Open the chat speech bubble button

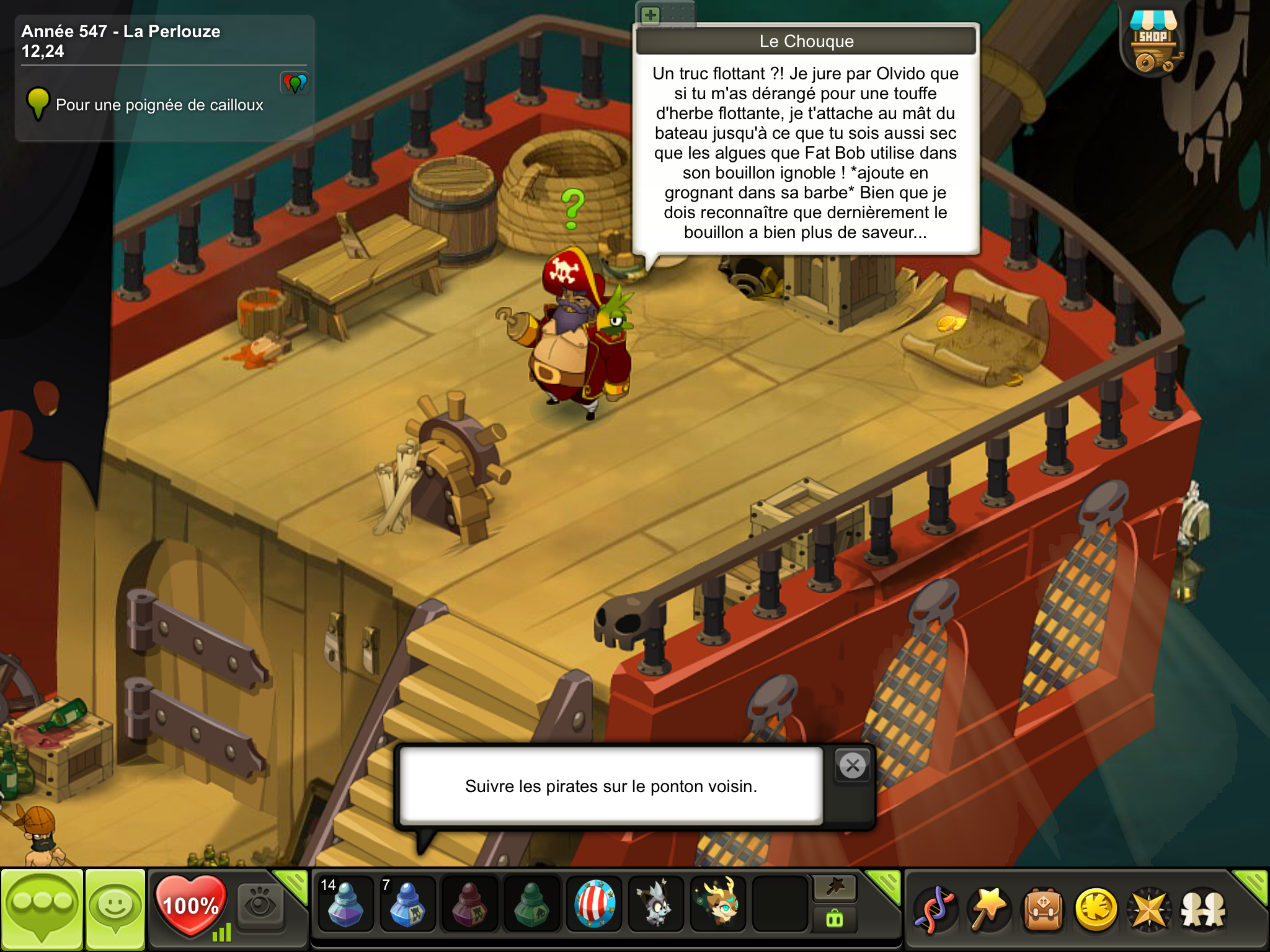42,907
